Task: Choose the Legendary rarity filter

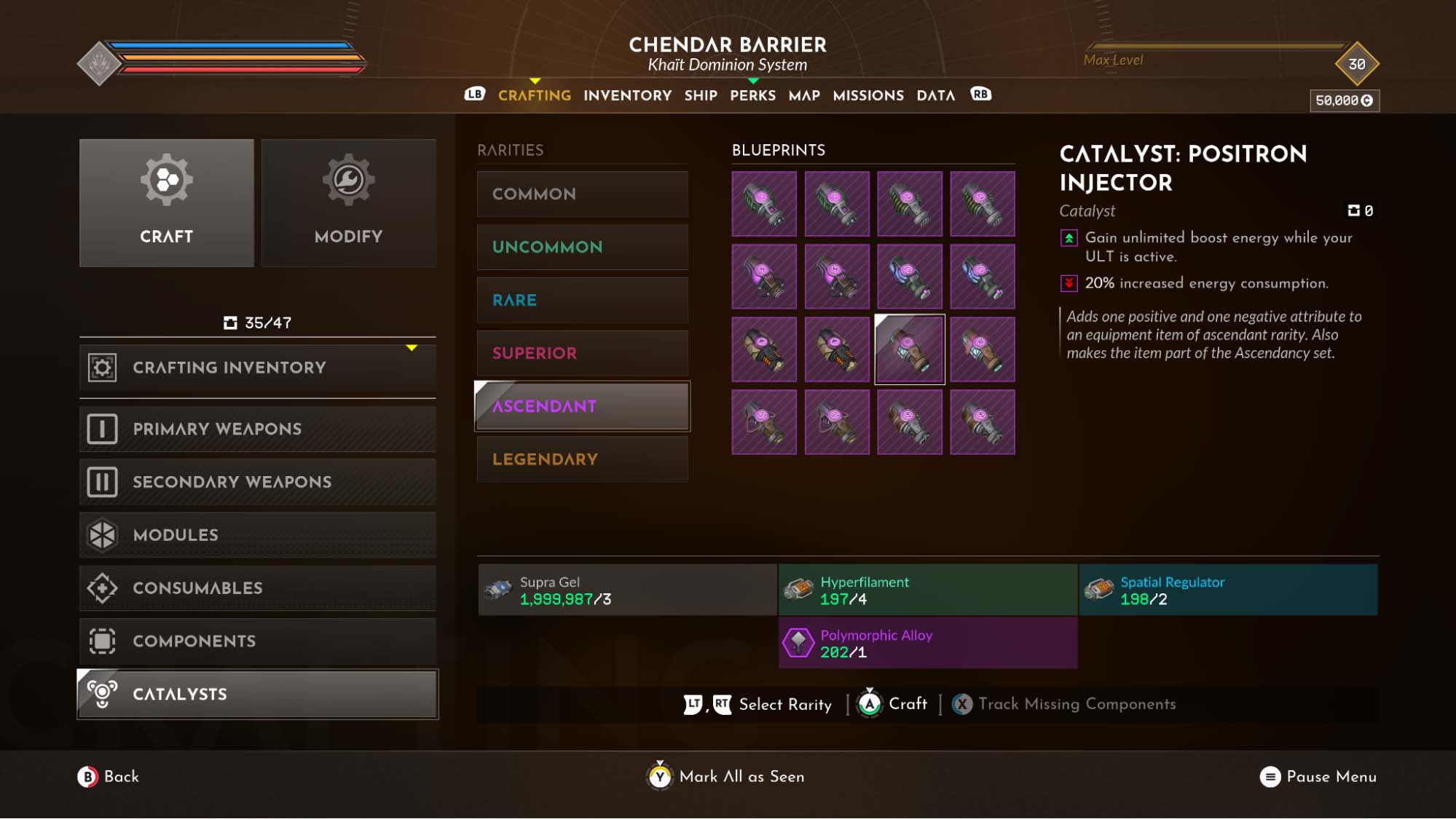Action: pyautogui.click(x=582, y=459)
